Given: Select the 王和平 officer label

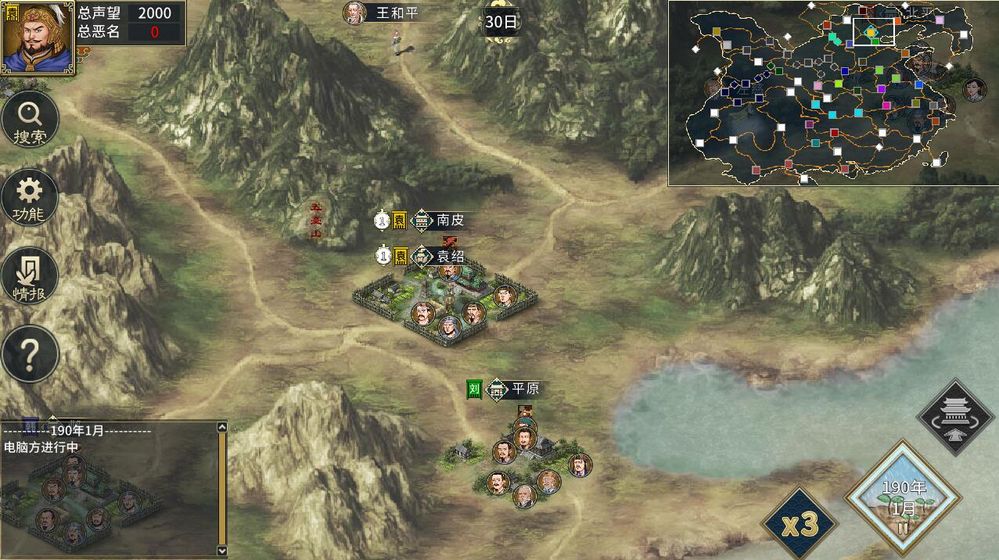Looking at the screenshot, I should (x=395, y=13).
